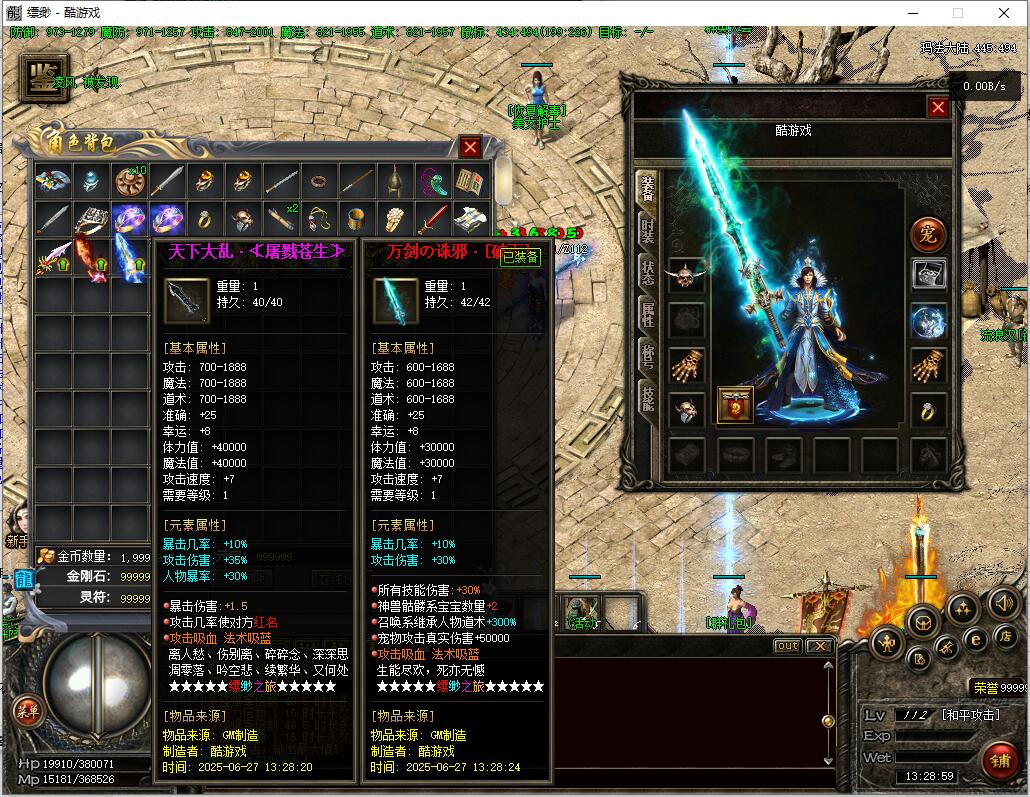Open the 店 shop round button

pos(1005,636)
